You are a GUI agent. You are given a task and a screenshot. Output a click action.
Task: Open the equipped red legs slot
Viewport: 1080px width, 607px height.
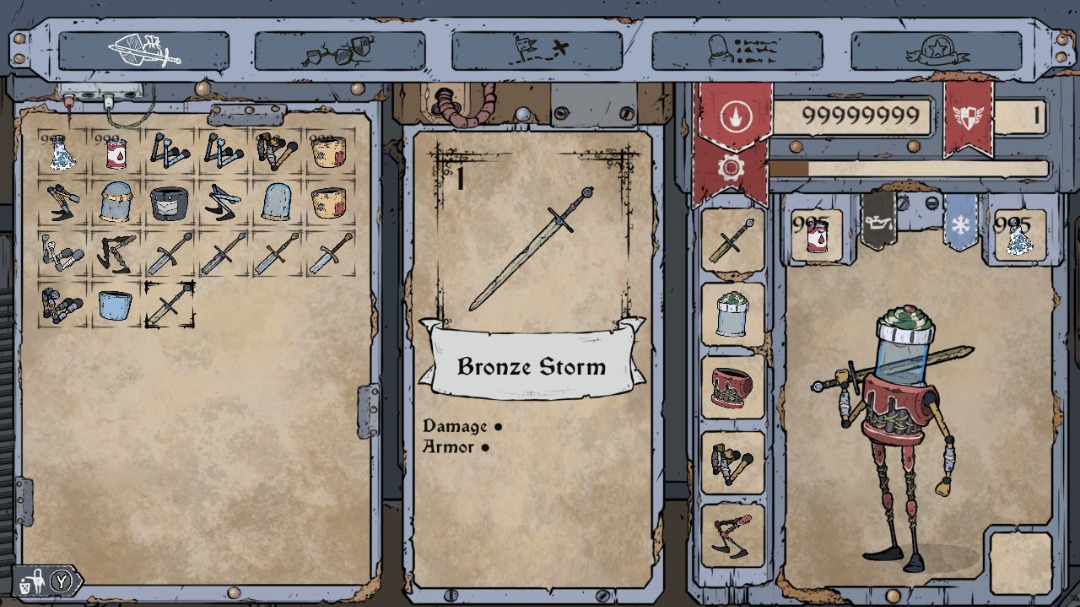pyautogui.click(x=733, y=535)
